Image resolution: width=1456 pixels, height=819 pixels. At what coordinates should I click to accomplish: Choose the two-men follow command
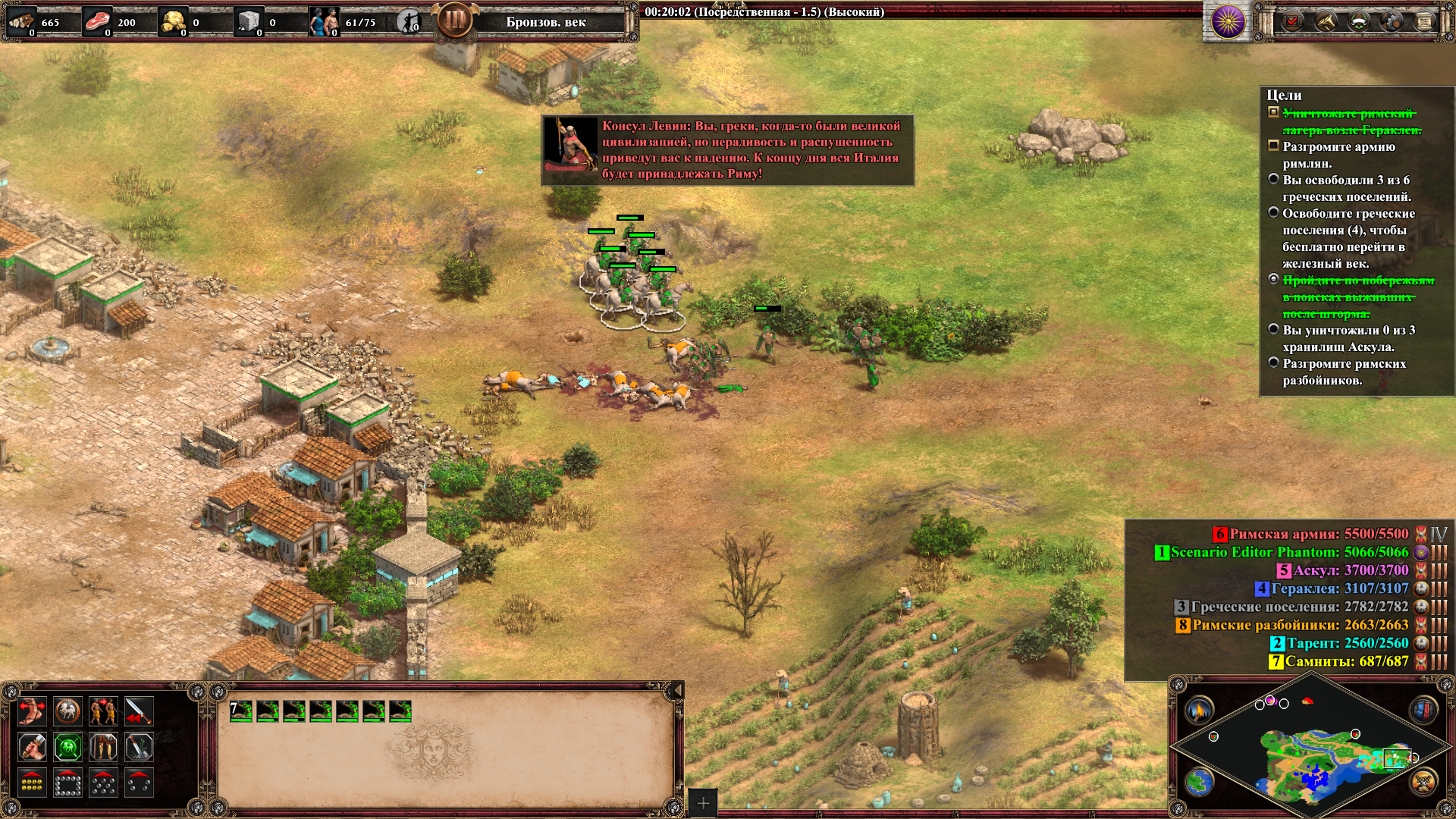[x=103, y=711]
